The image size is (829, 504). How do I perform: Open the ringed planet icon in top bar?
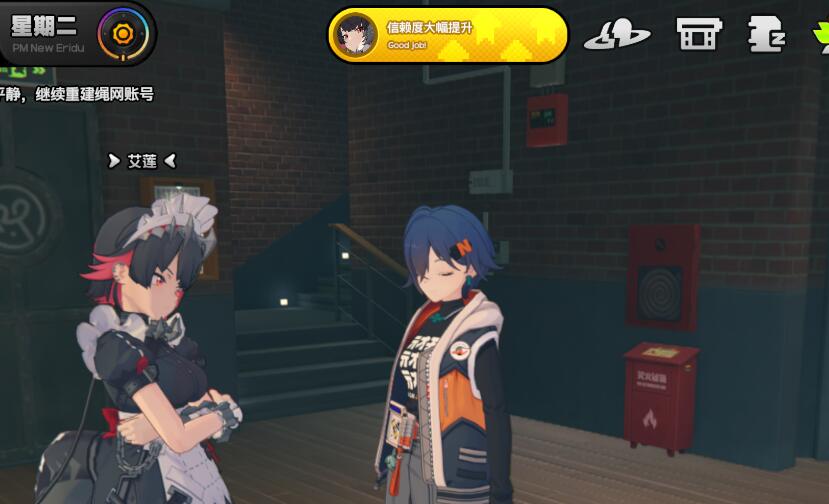[617, 35]
